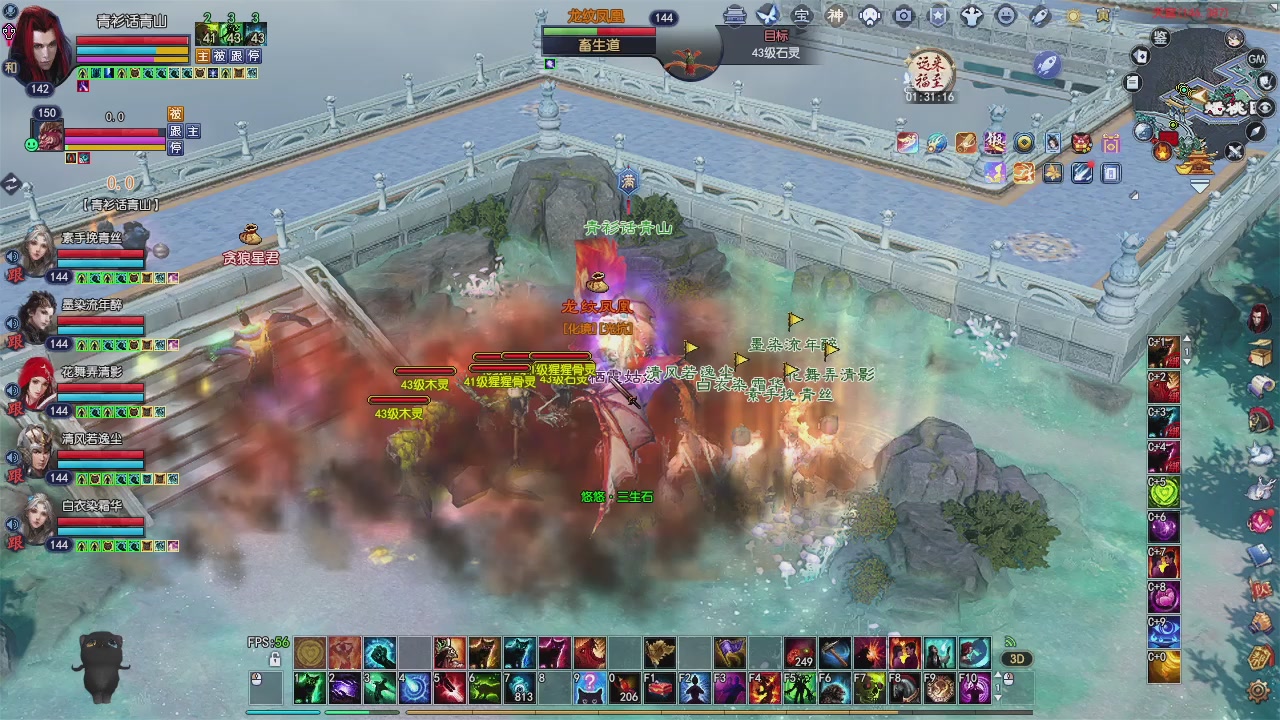Open the 宝 treasure menu icon
This screenshot has height=720, width=1280.
point(801,15)
